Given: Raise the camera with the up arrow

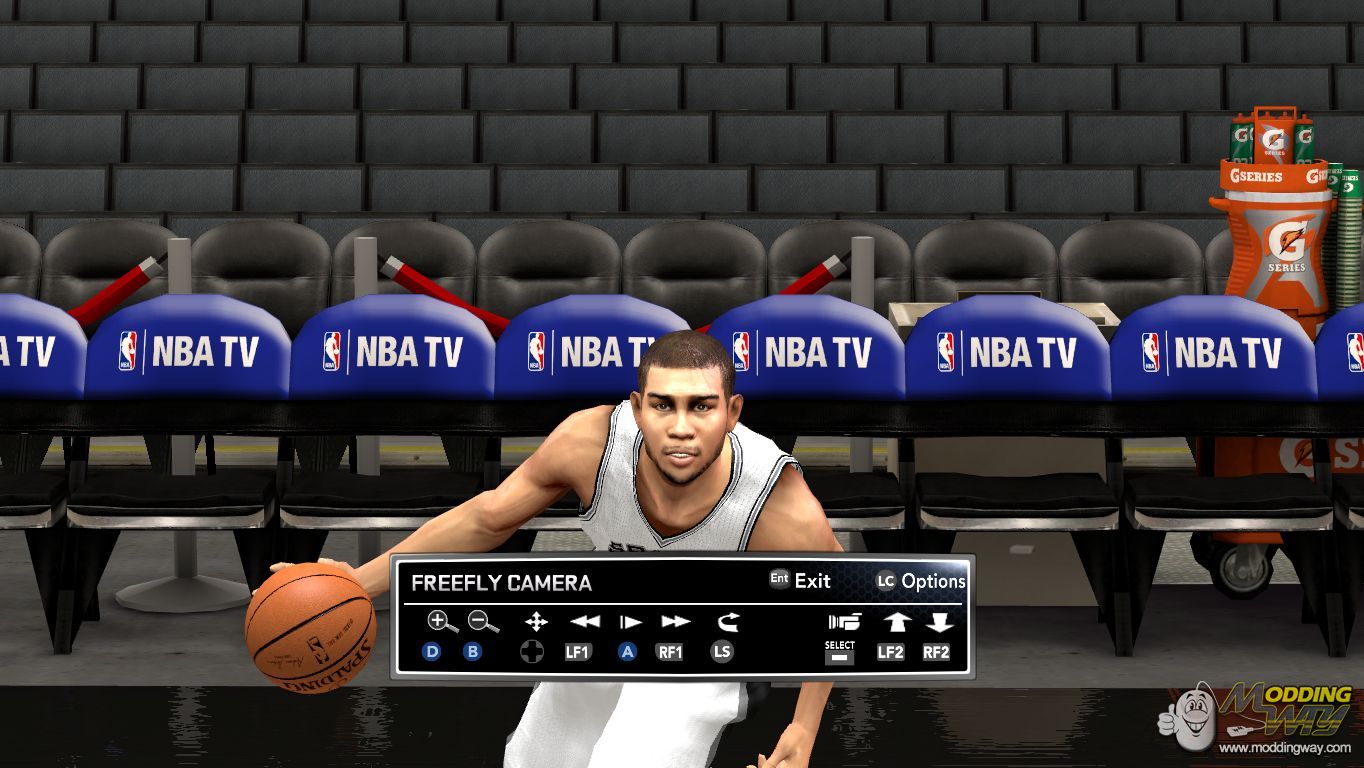Looking at the screenshot, I should (x=895, y=622).
